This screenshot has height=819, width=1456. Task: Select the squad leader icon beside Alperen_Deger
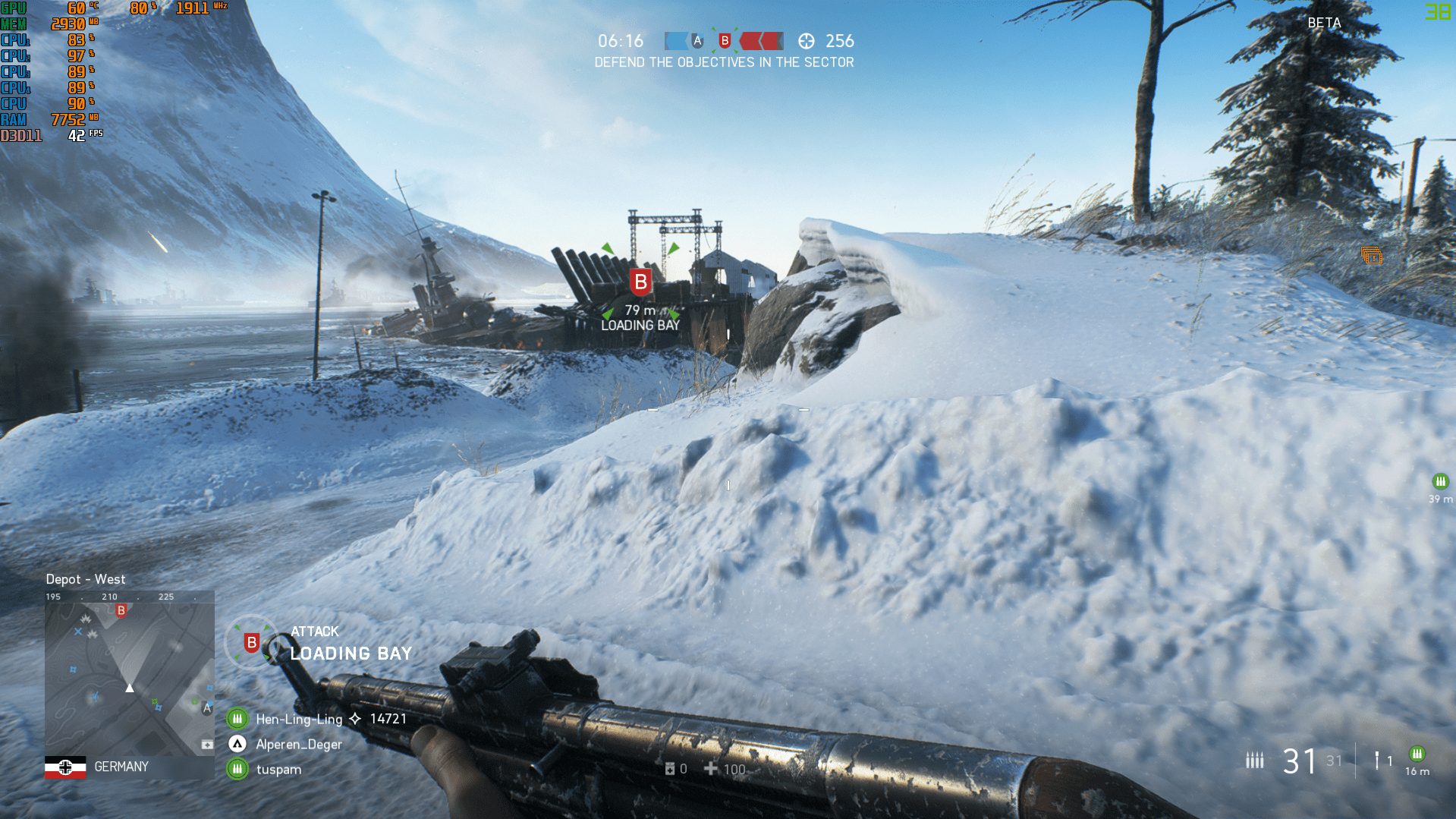[x=237, y=744]
